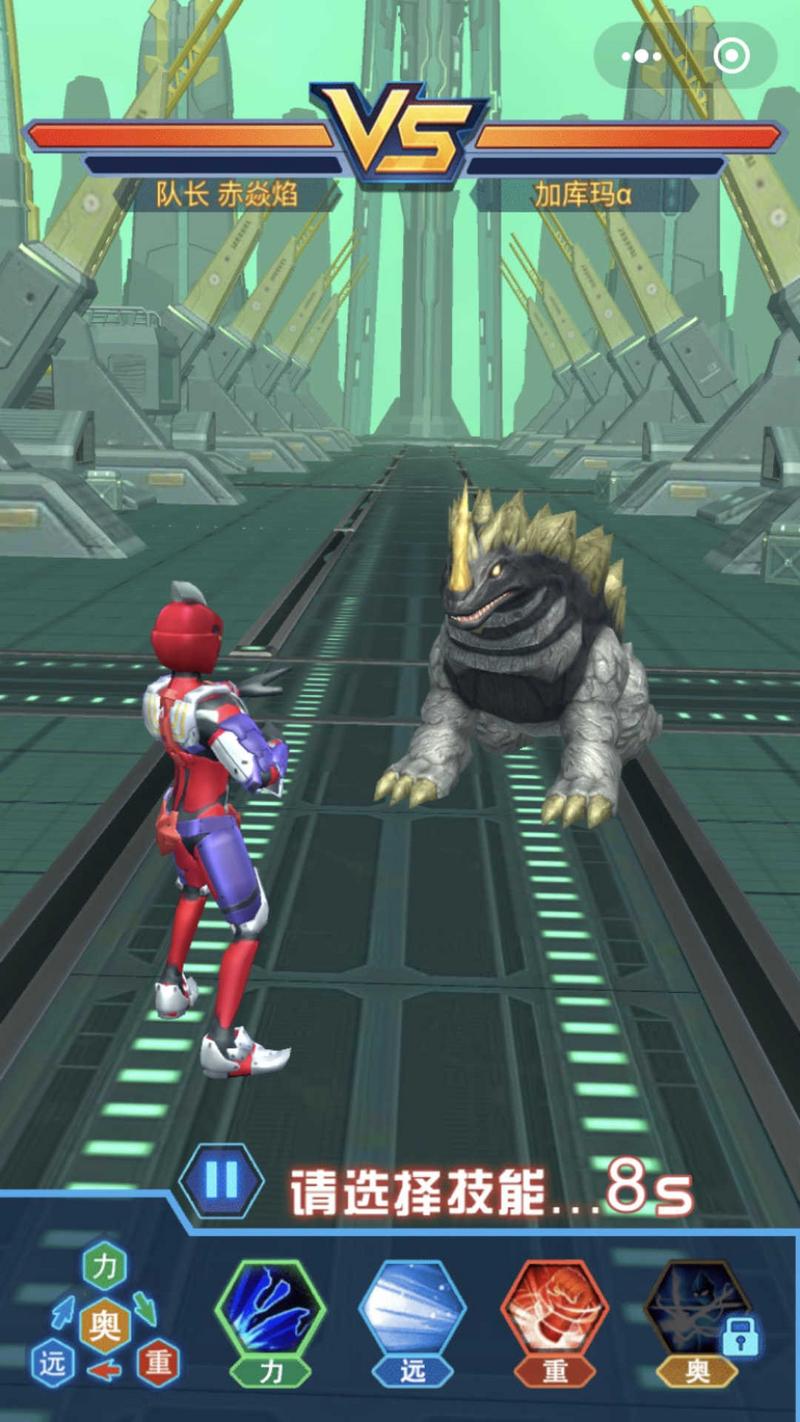Close the mini-program with the circle button
The width and height of the screenshot is (800, 1422).
(731, 56)
